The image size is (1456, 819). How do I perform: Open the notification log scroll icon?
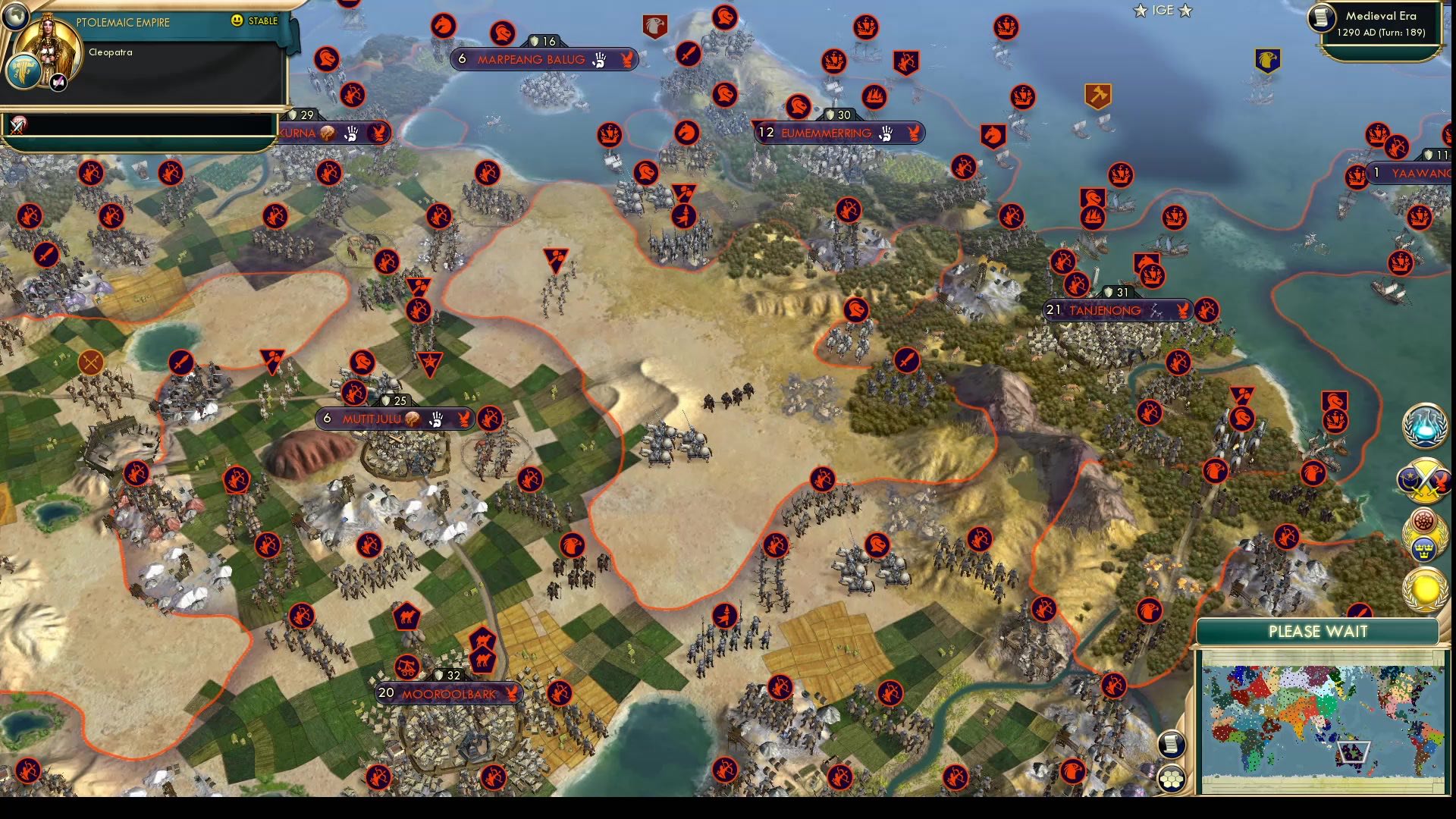tap(1170, 745)
